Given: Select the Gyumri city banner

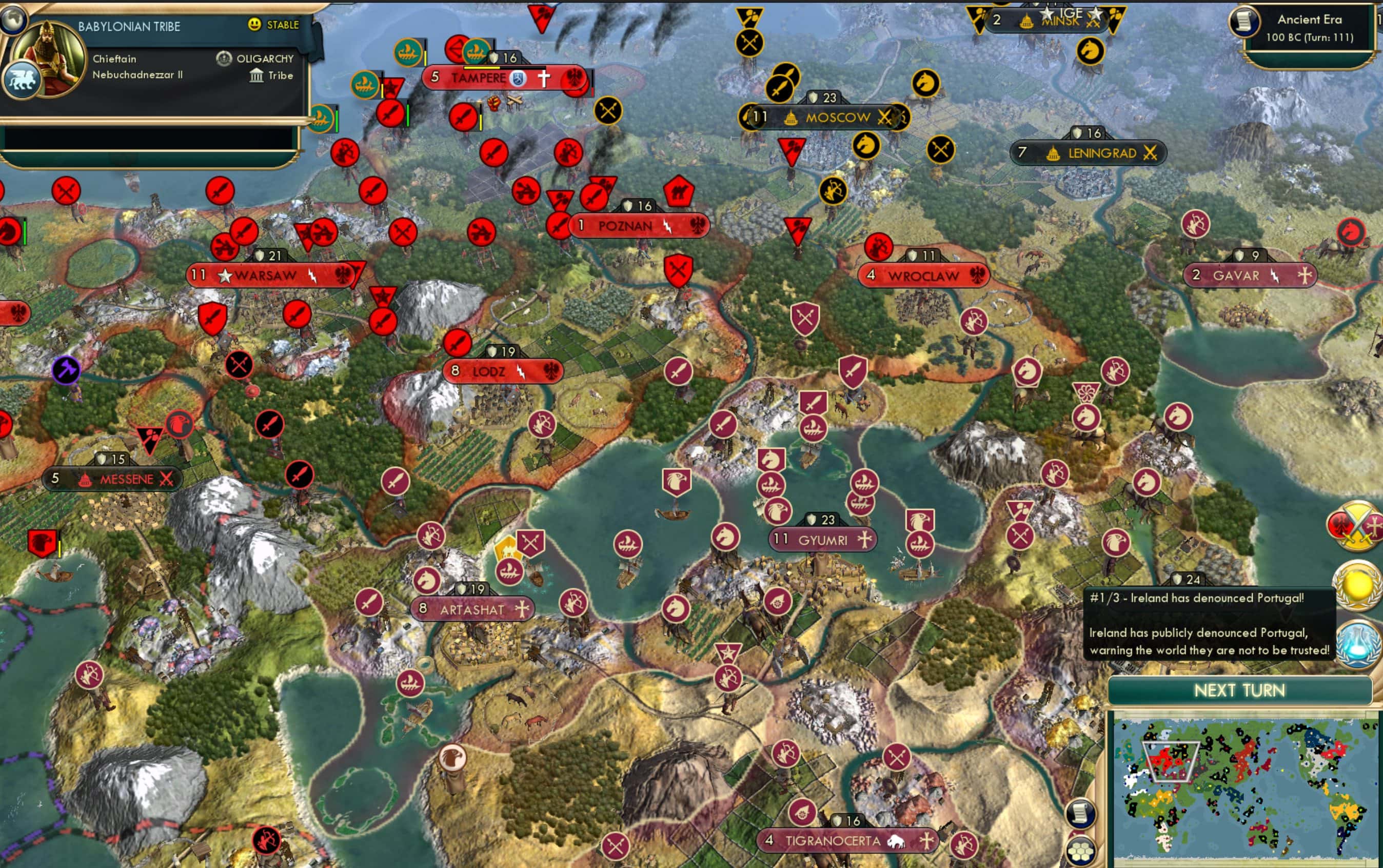Looking at the screenshot, I should [822, 539].
